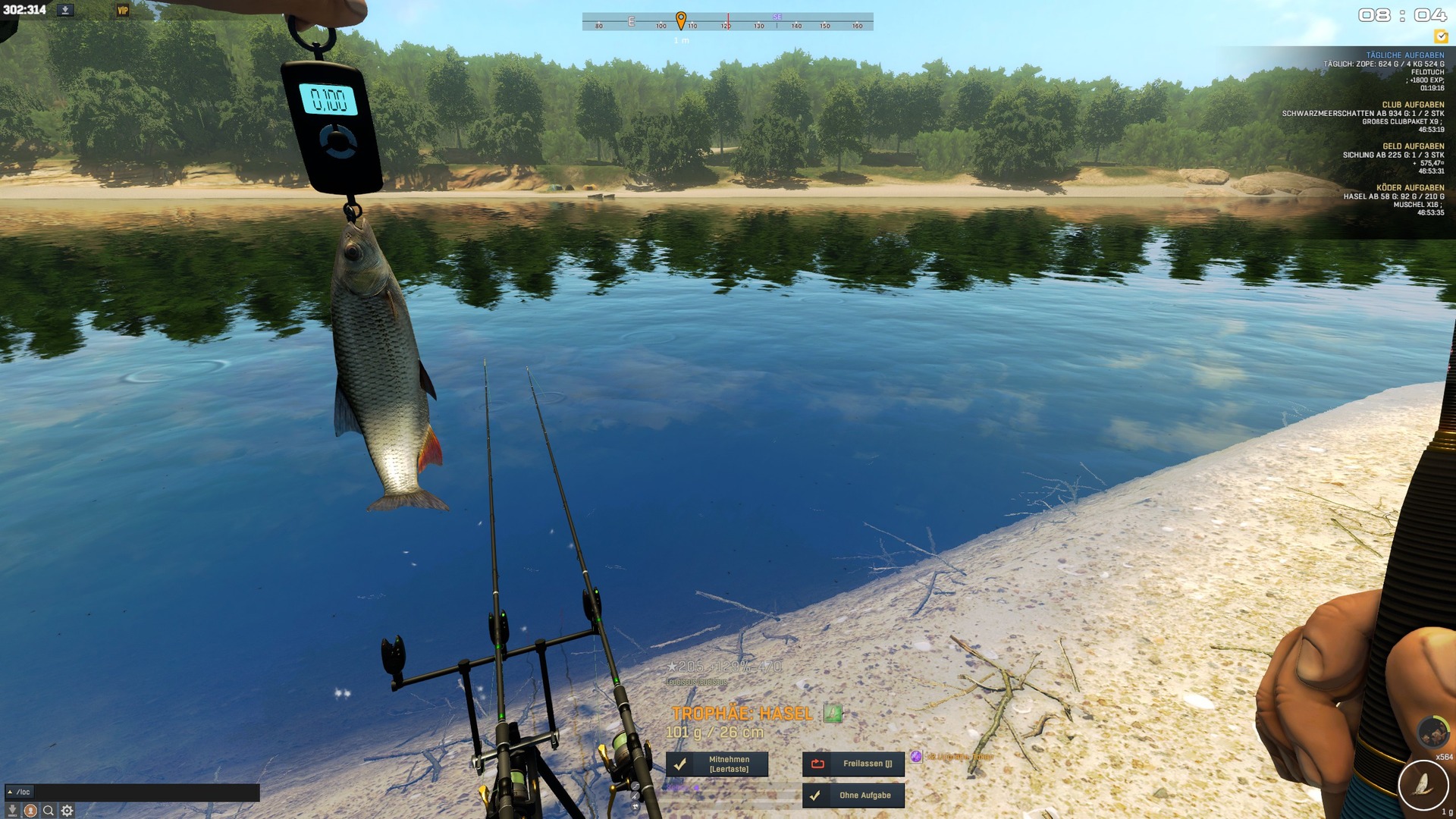This screenshot has width=1456, height=819.
Task: Open the VIP status icon
Action: [123, 11]
